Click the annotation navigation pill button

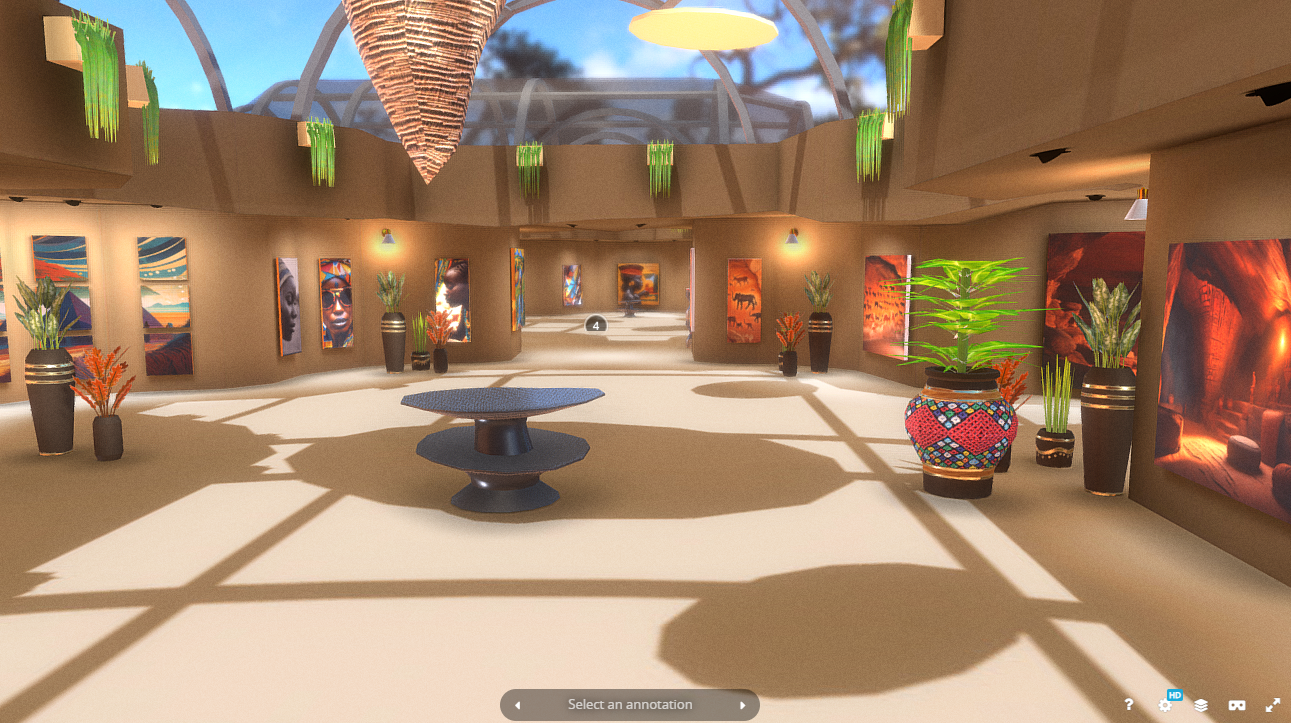pos(629,704)
